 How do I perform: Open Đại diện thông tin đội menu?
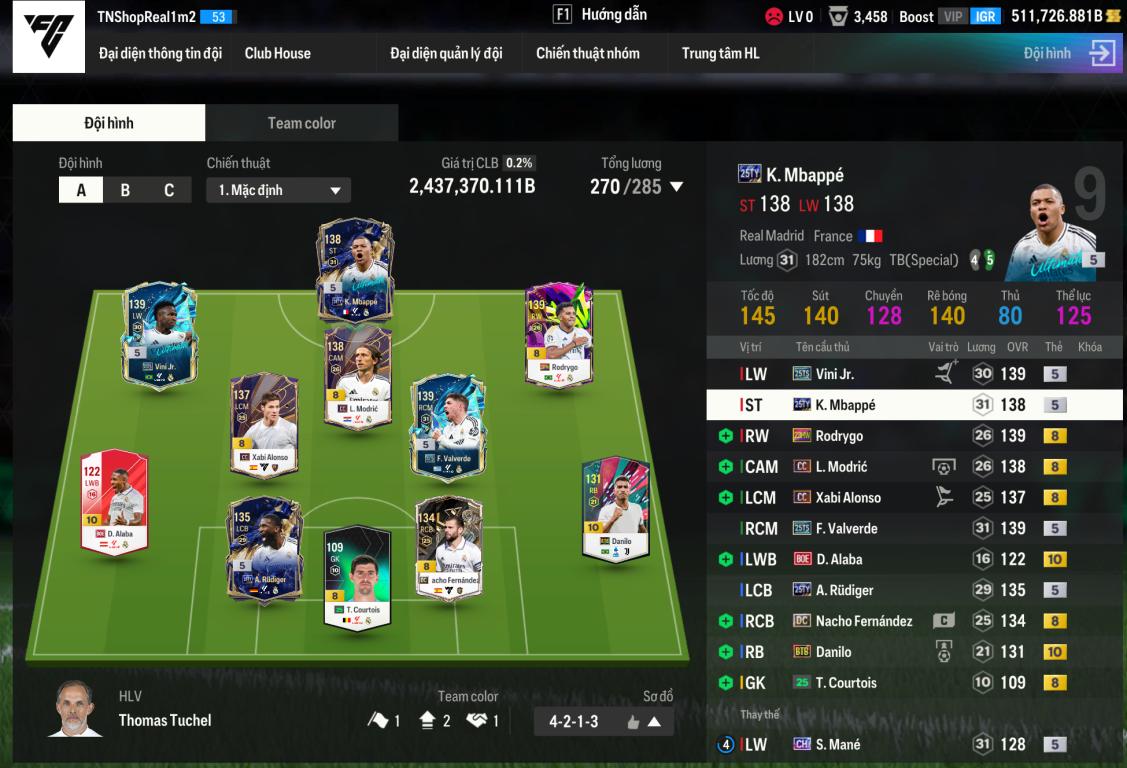[x=160, y=53]
